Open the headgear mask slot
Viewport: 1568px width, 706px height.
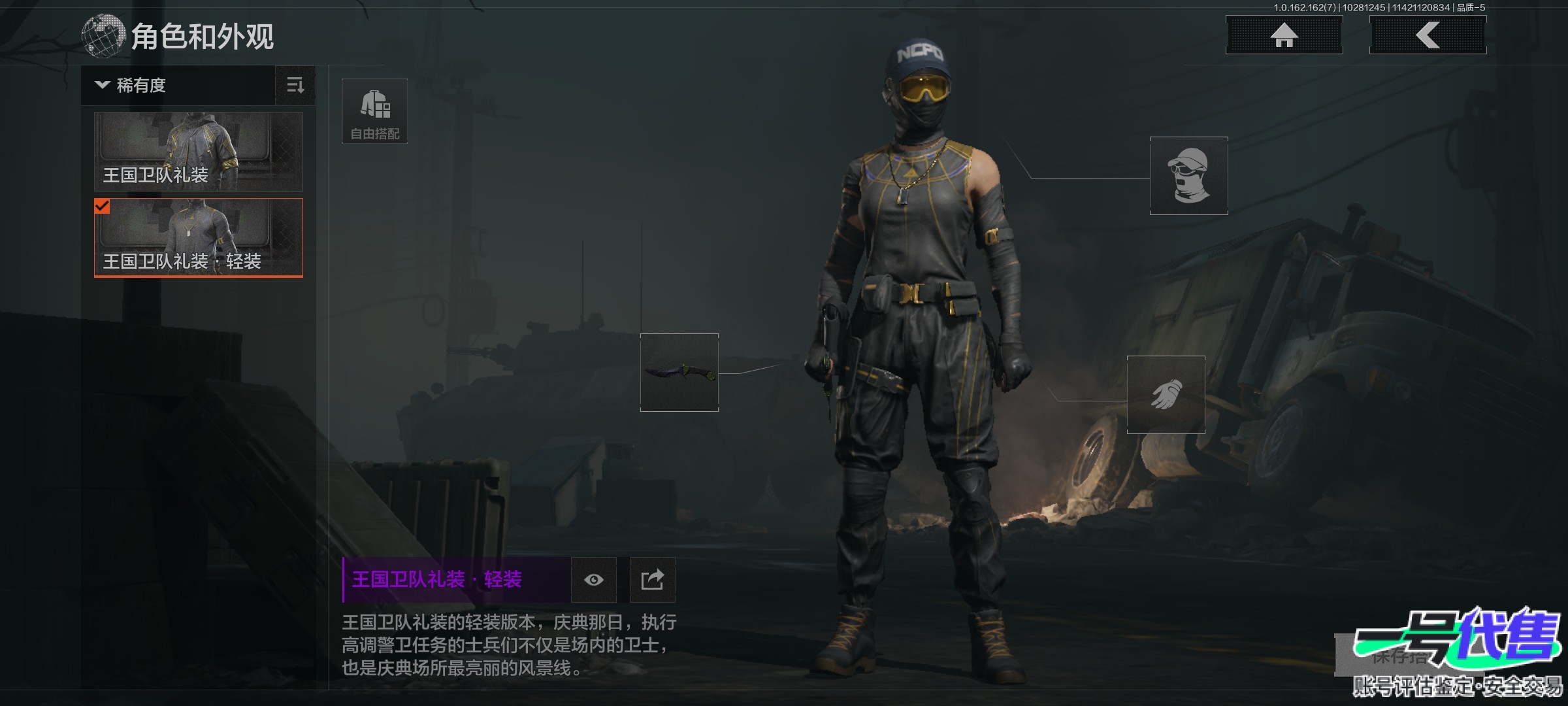1188,176
